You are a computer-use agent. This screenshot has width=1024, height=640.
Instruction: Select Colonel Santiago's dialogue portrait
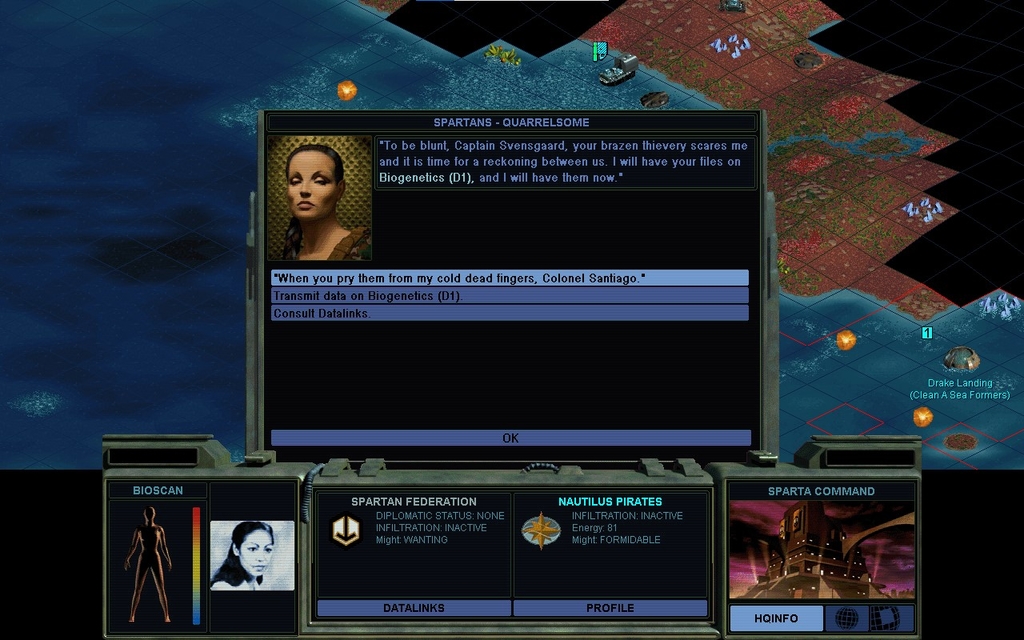319,198
